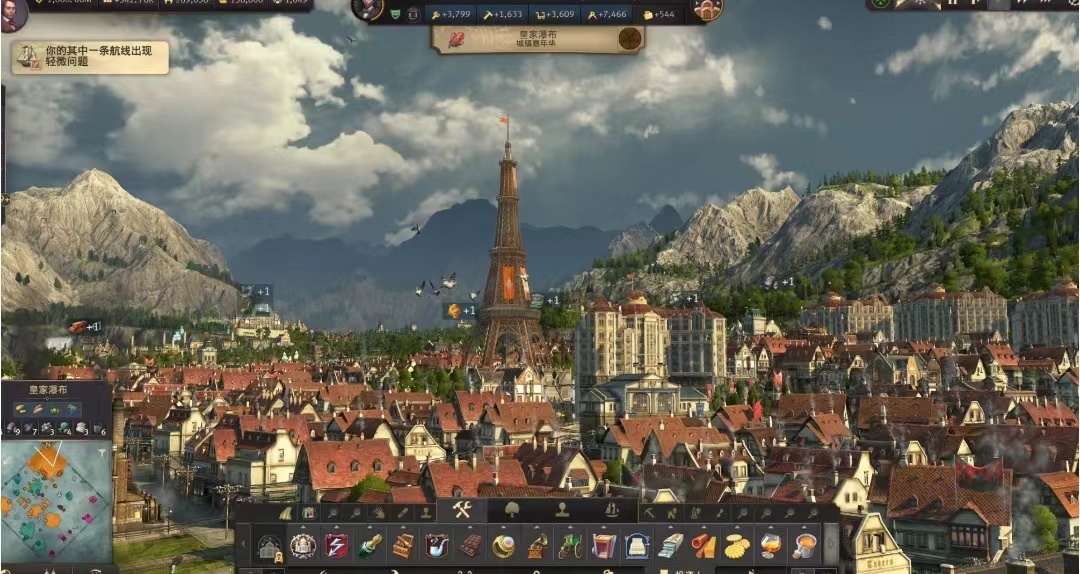This screenshot has height=574, width=1080.
Task: Select the gold coins stack icon
Action: [737, 546]
